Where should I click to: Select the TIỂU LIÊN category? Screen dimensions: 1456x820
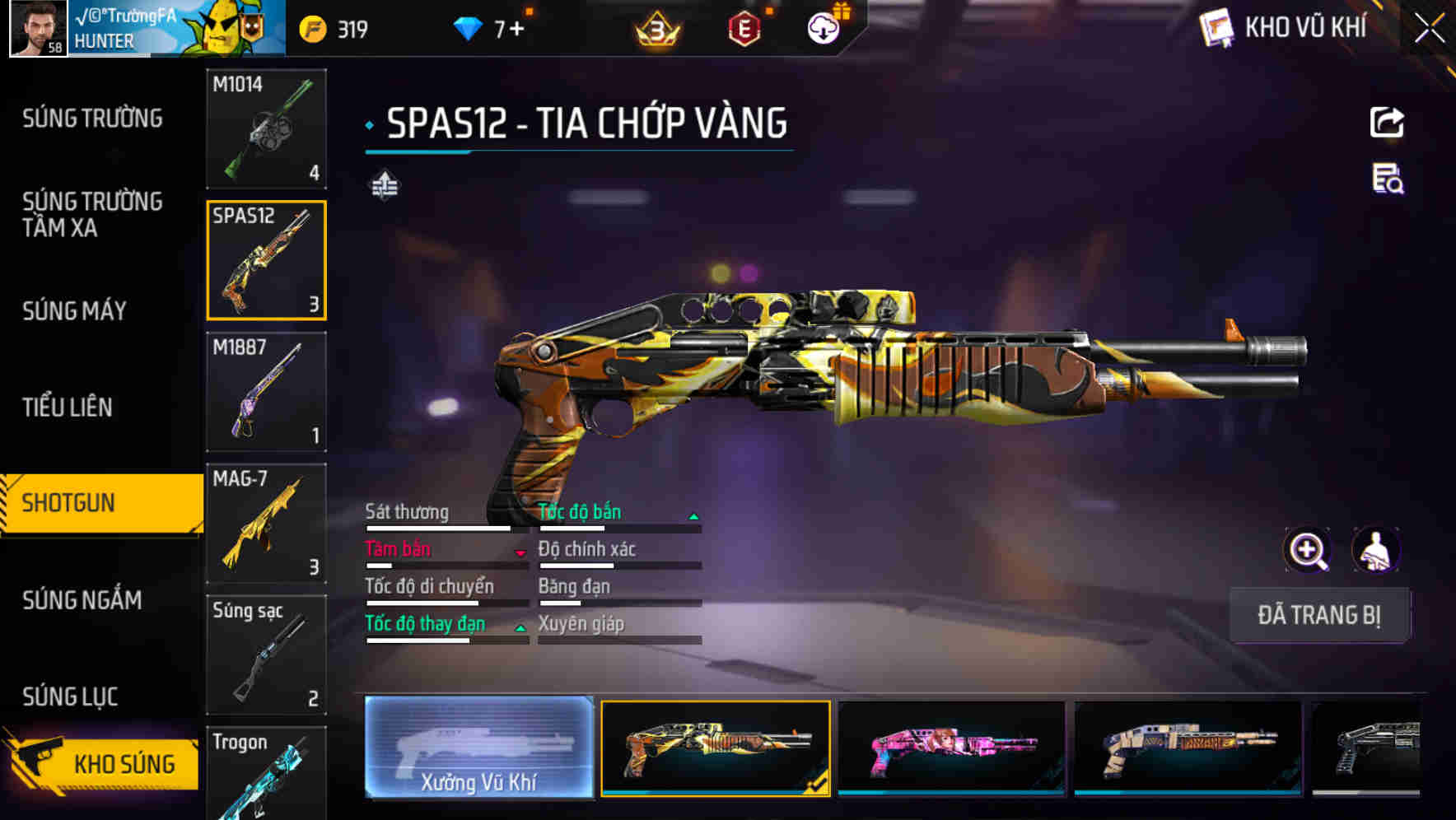coord(68,408)
